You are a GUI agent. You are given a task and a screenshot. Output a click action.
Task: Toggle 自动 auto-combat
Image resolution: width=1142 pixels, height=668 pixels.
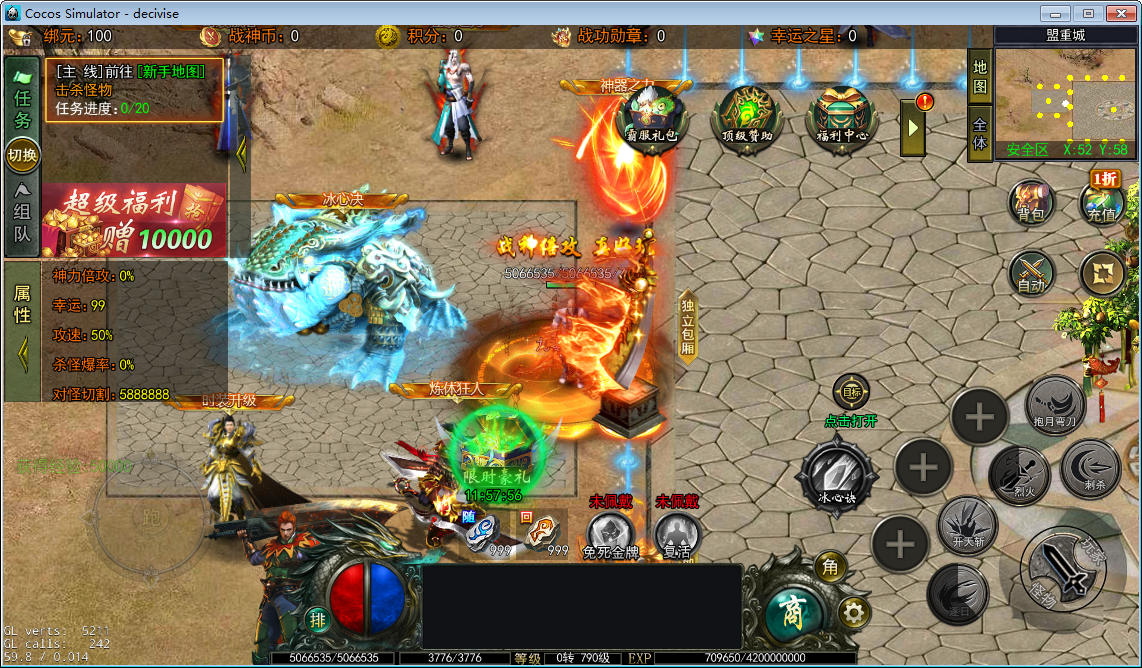click(1031, 272)
